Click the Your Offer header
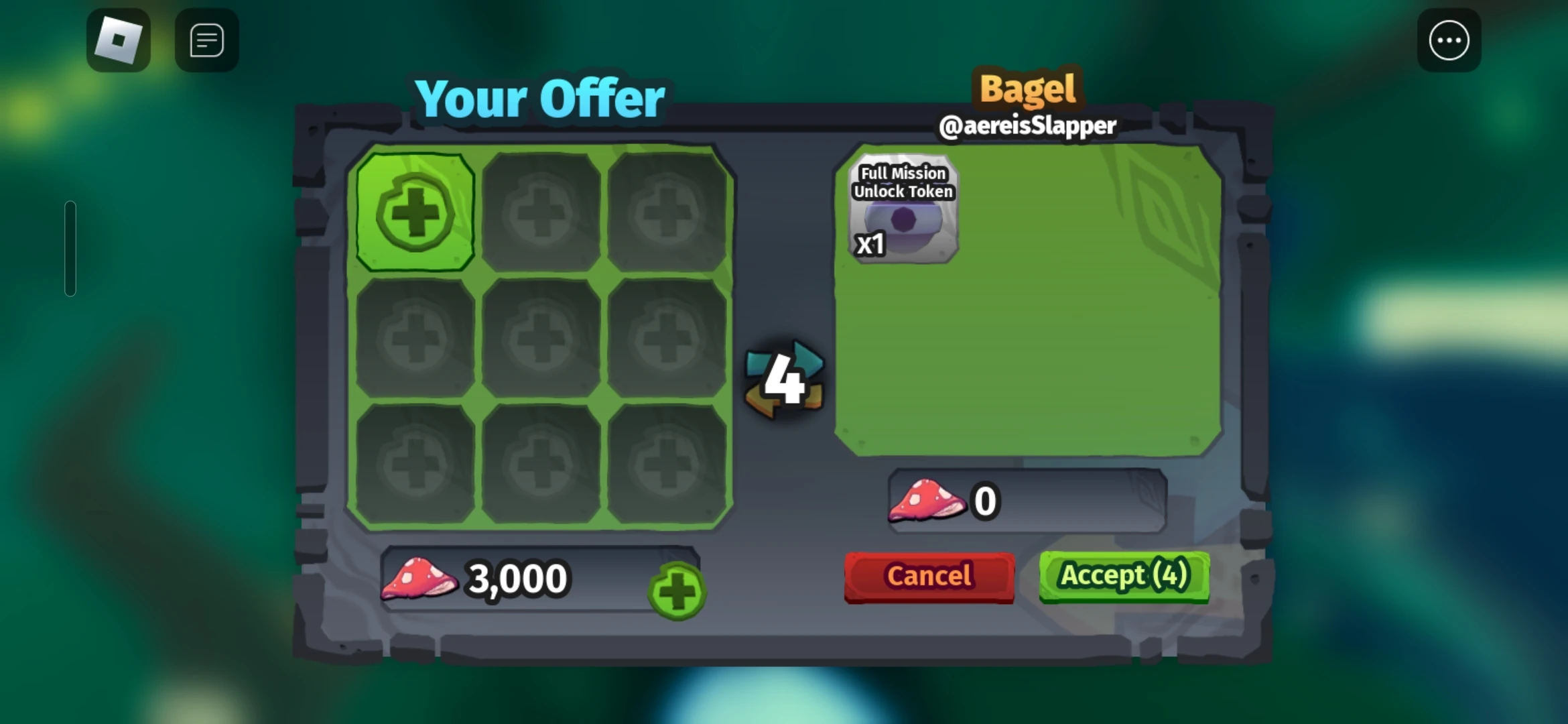 point(540,99)
